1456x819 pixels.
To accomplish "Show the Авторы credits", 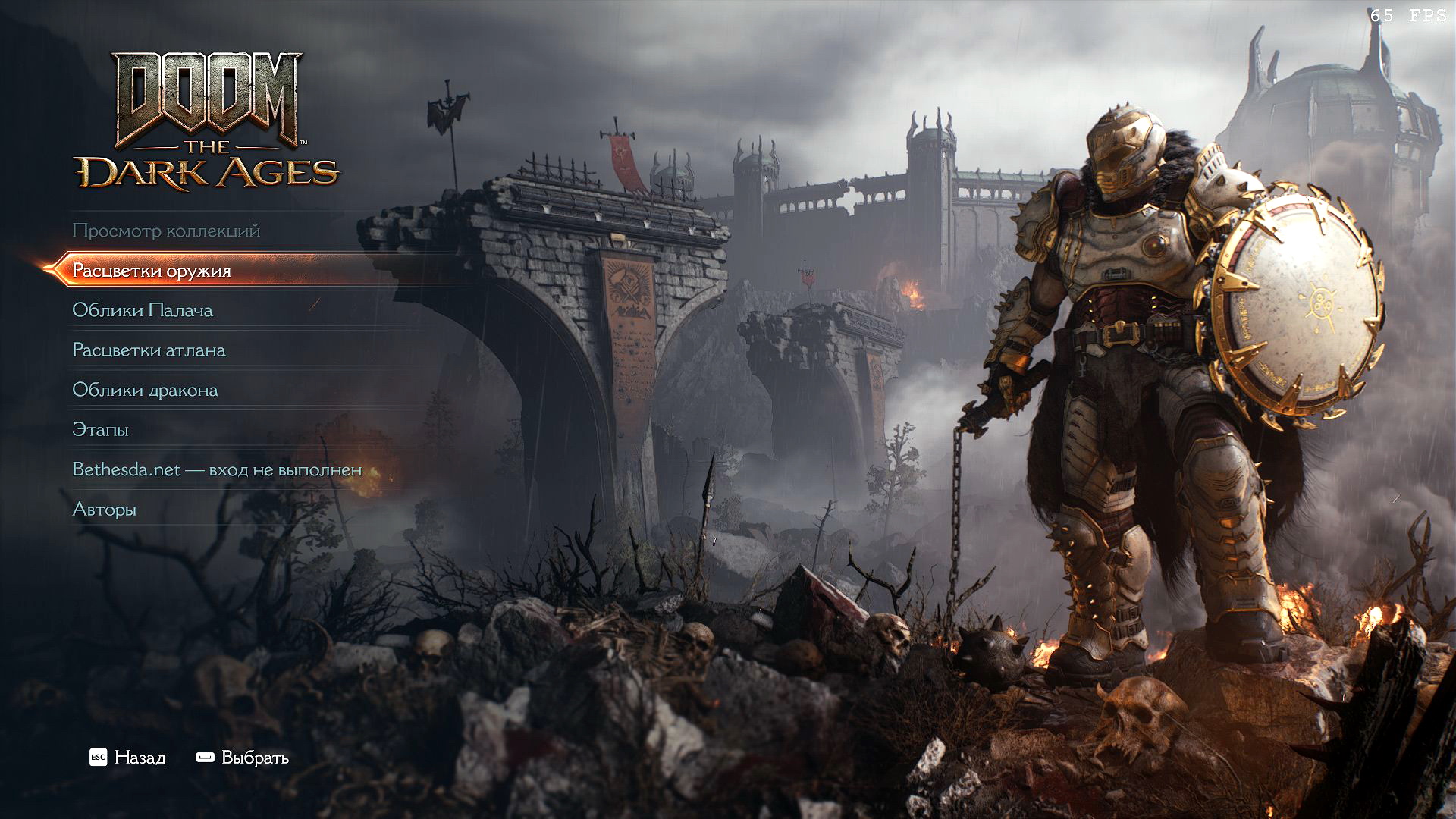I will pyautogui.click(x=104, y=510).
